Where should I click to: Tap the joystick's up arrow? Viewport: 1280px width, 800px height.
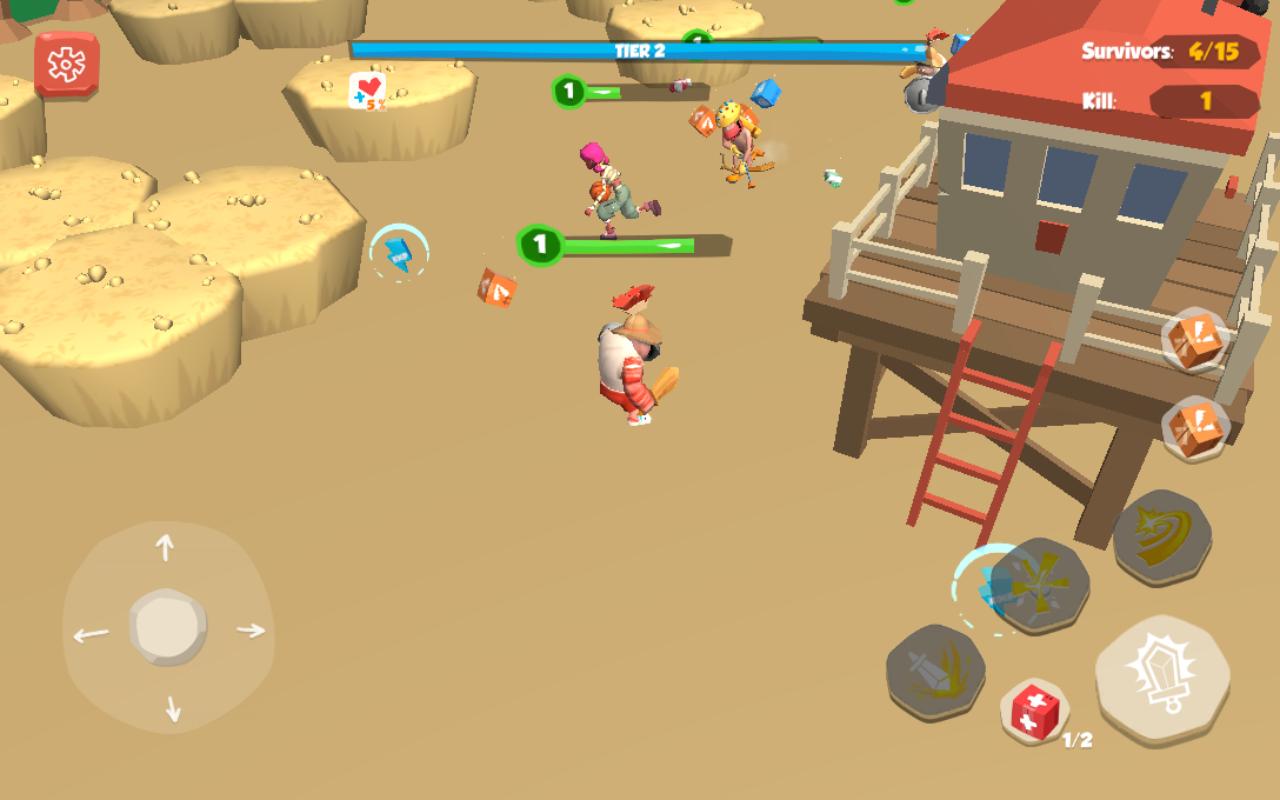pos(165,547)
